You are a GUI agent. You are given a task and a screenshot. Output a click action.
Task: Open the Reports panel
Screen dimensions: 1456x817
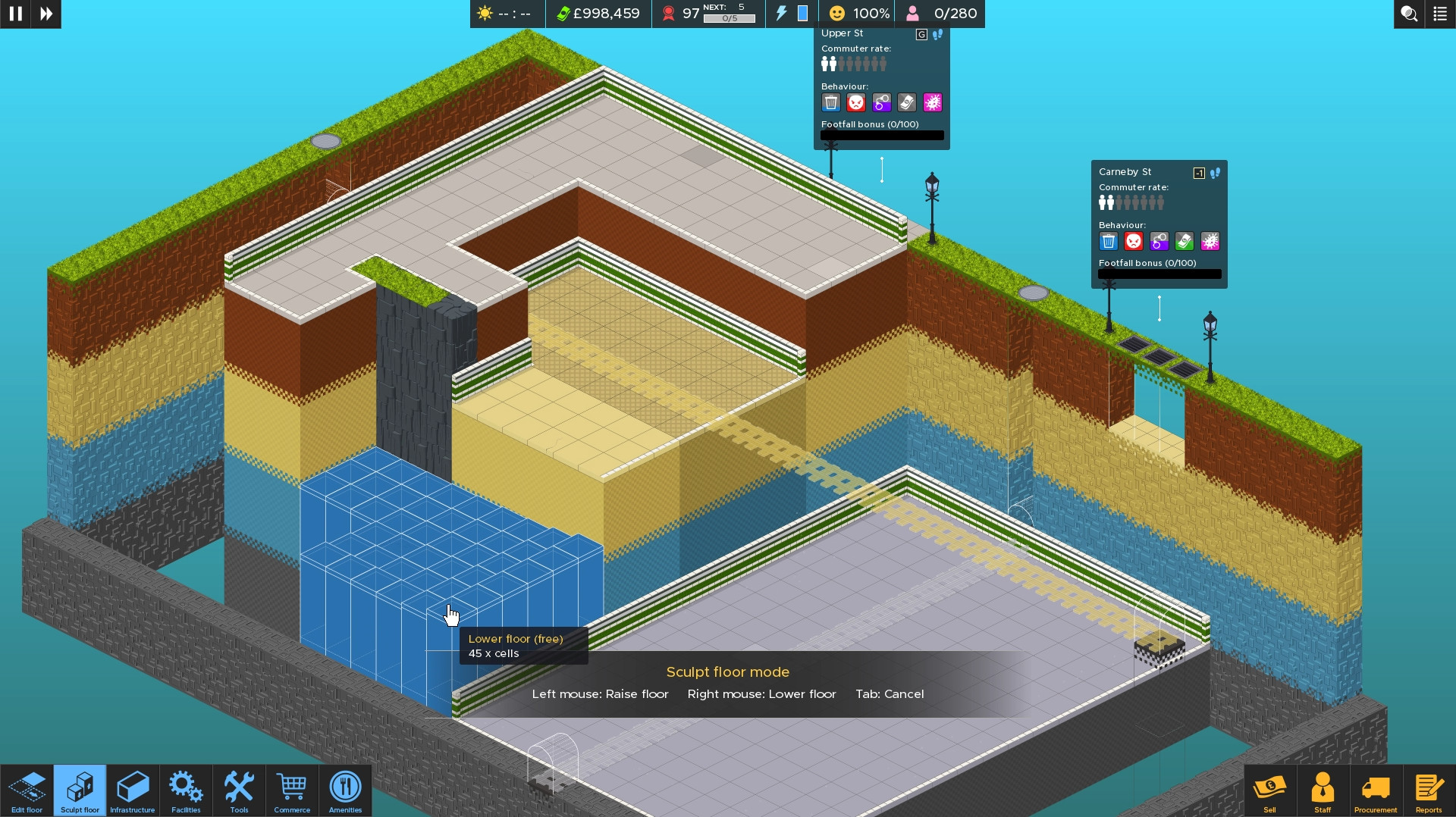point(1429,790)
